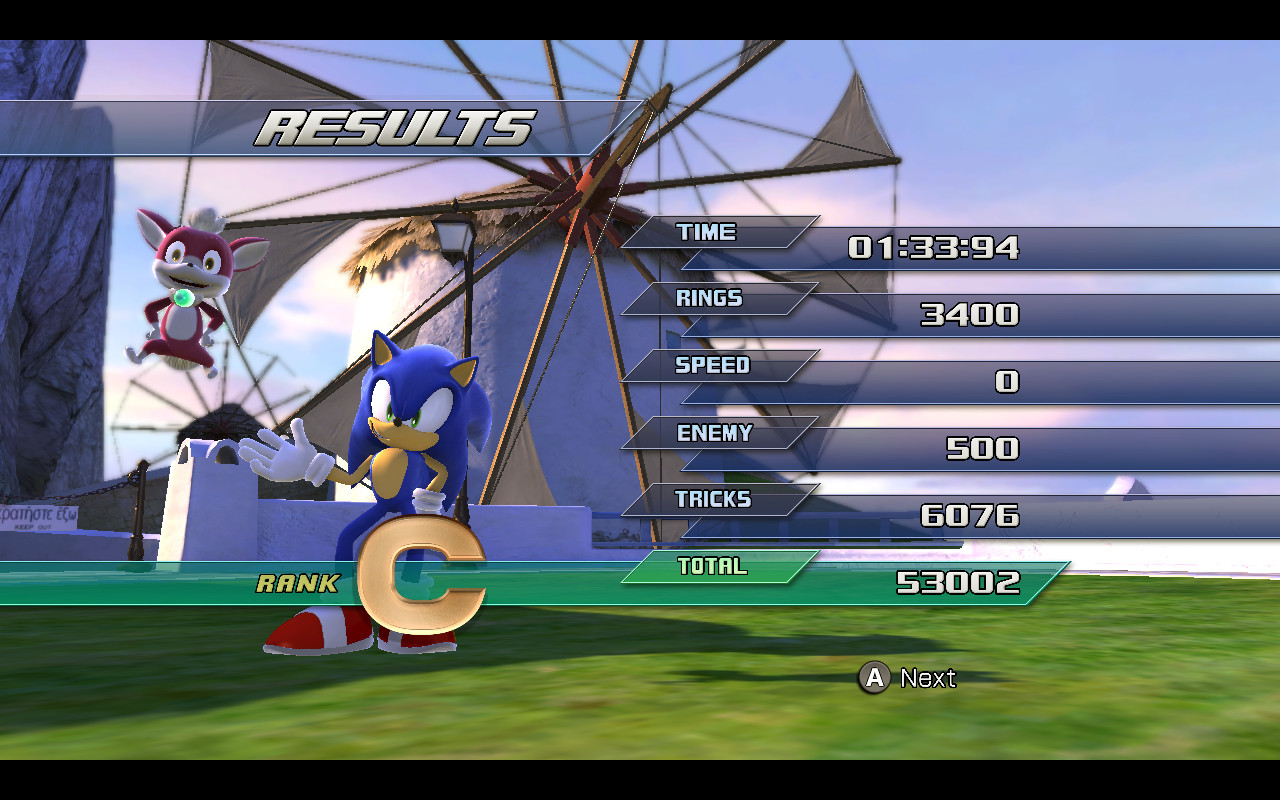Click the A button prompt icon
Screen dimensions: 1280x800
(875, 678)
